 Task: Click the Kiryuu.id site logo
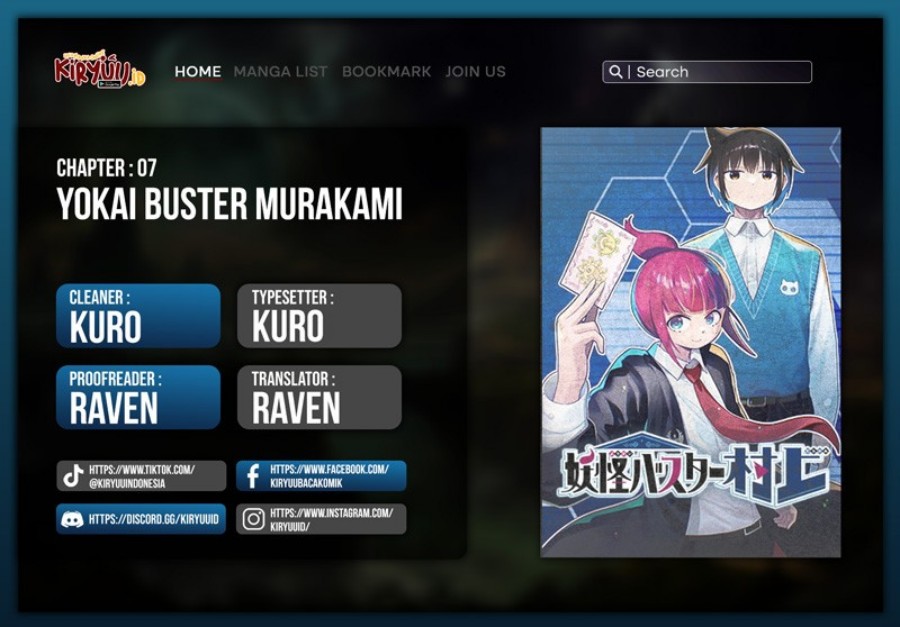tap(99, 70)
